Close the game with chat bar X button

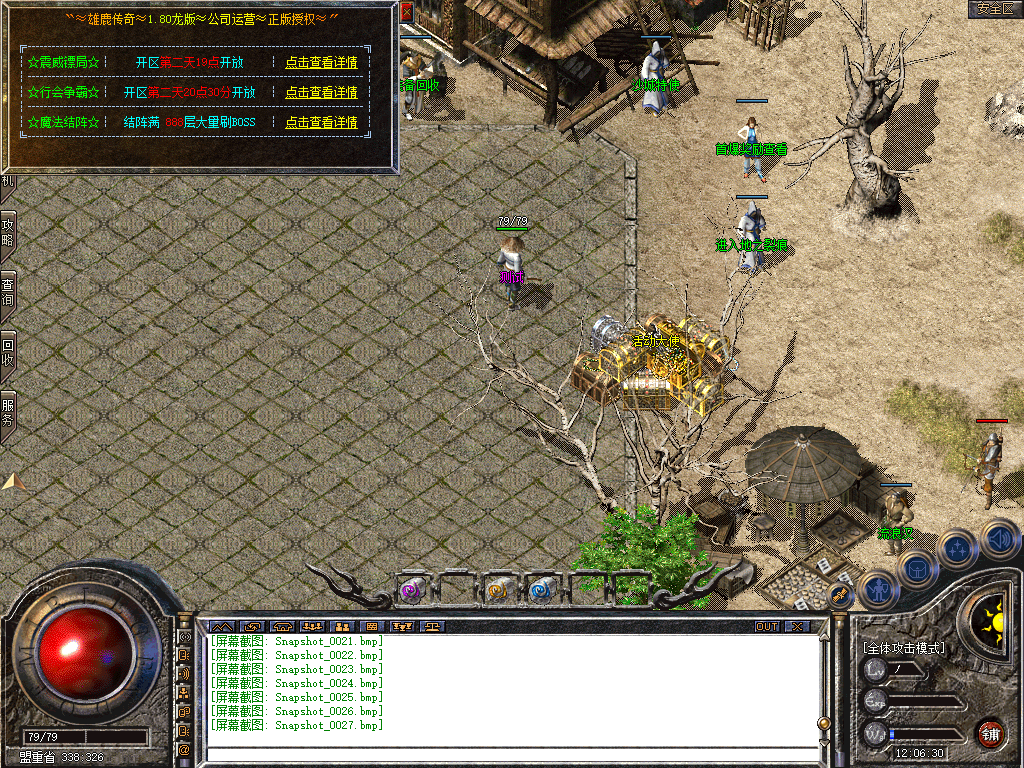coord(796,627)
